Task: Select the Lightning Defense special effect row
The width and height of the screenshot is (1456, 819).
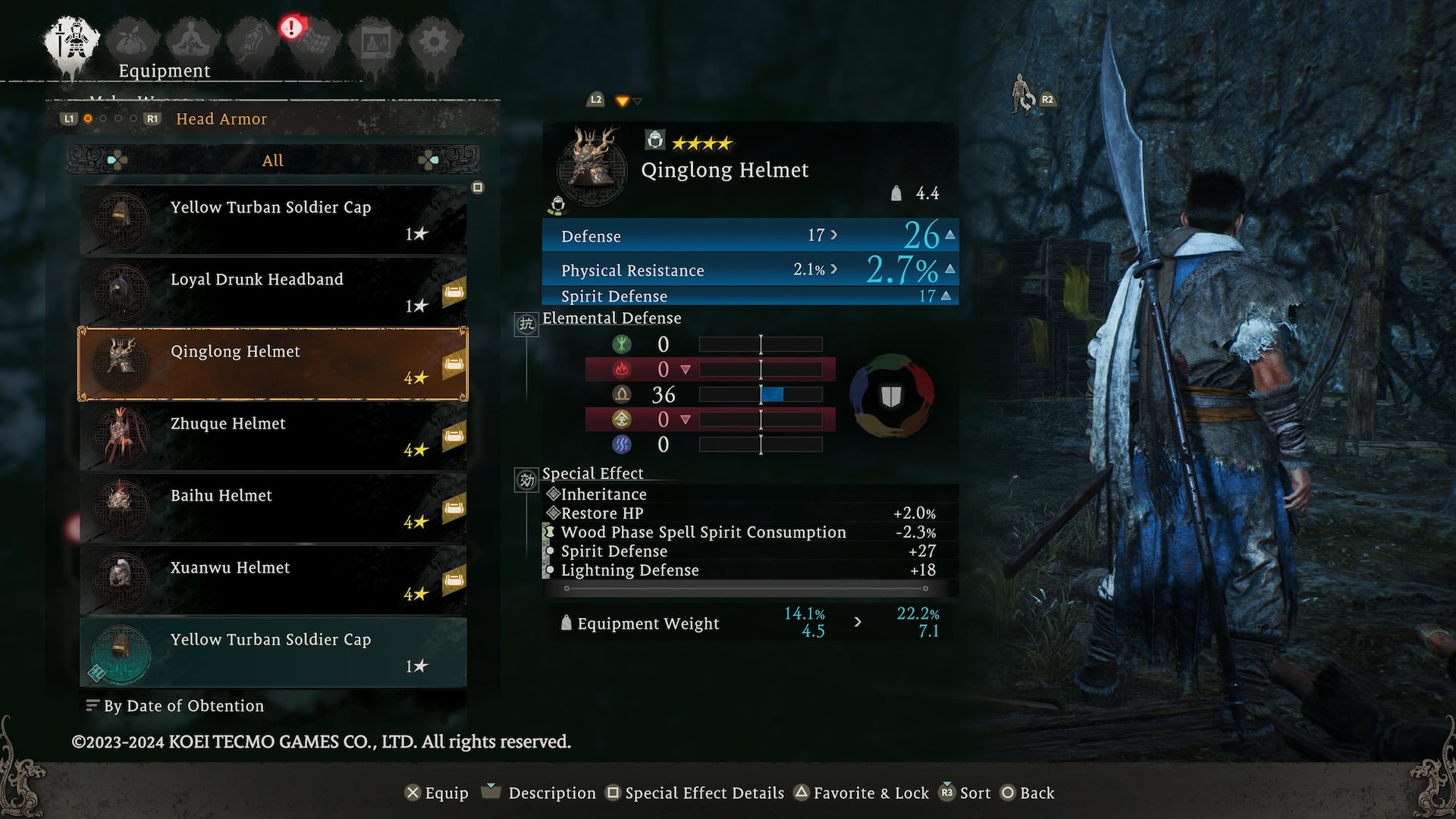Action: point(629,570)
